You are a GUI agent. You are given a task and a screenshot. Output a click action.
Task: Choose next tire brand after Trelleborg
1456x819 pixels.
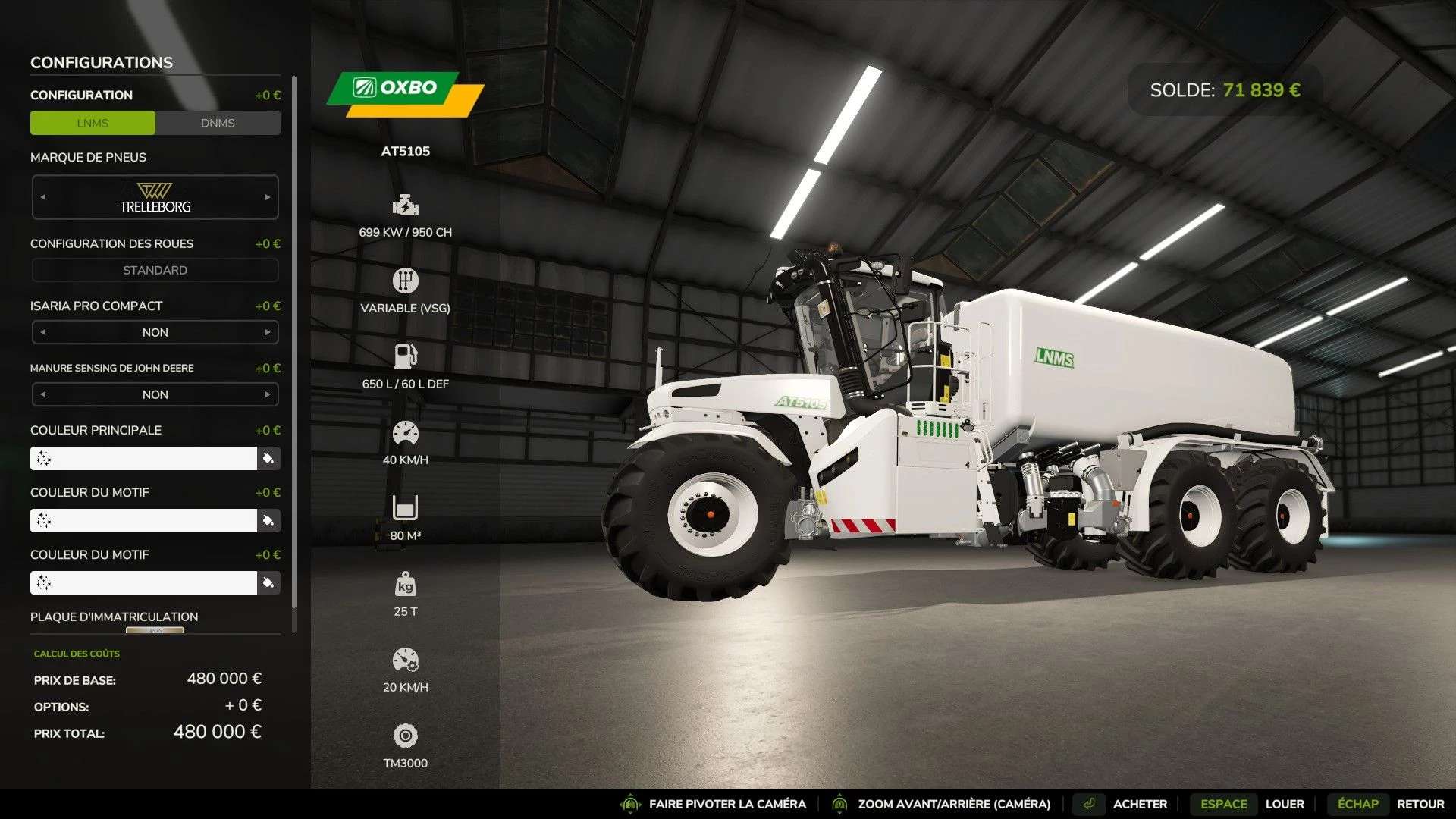click(268, 197)
